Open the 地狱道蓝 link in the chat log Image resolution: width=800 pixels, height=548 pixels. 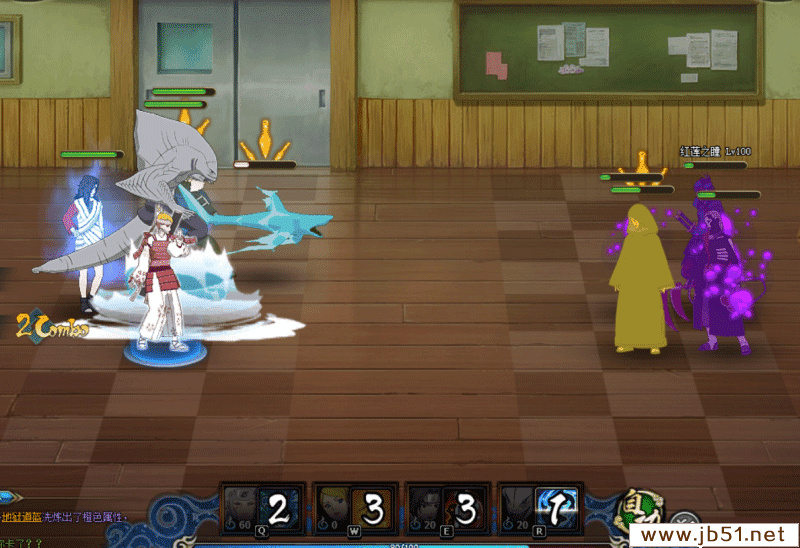coord(21,517)
